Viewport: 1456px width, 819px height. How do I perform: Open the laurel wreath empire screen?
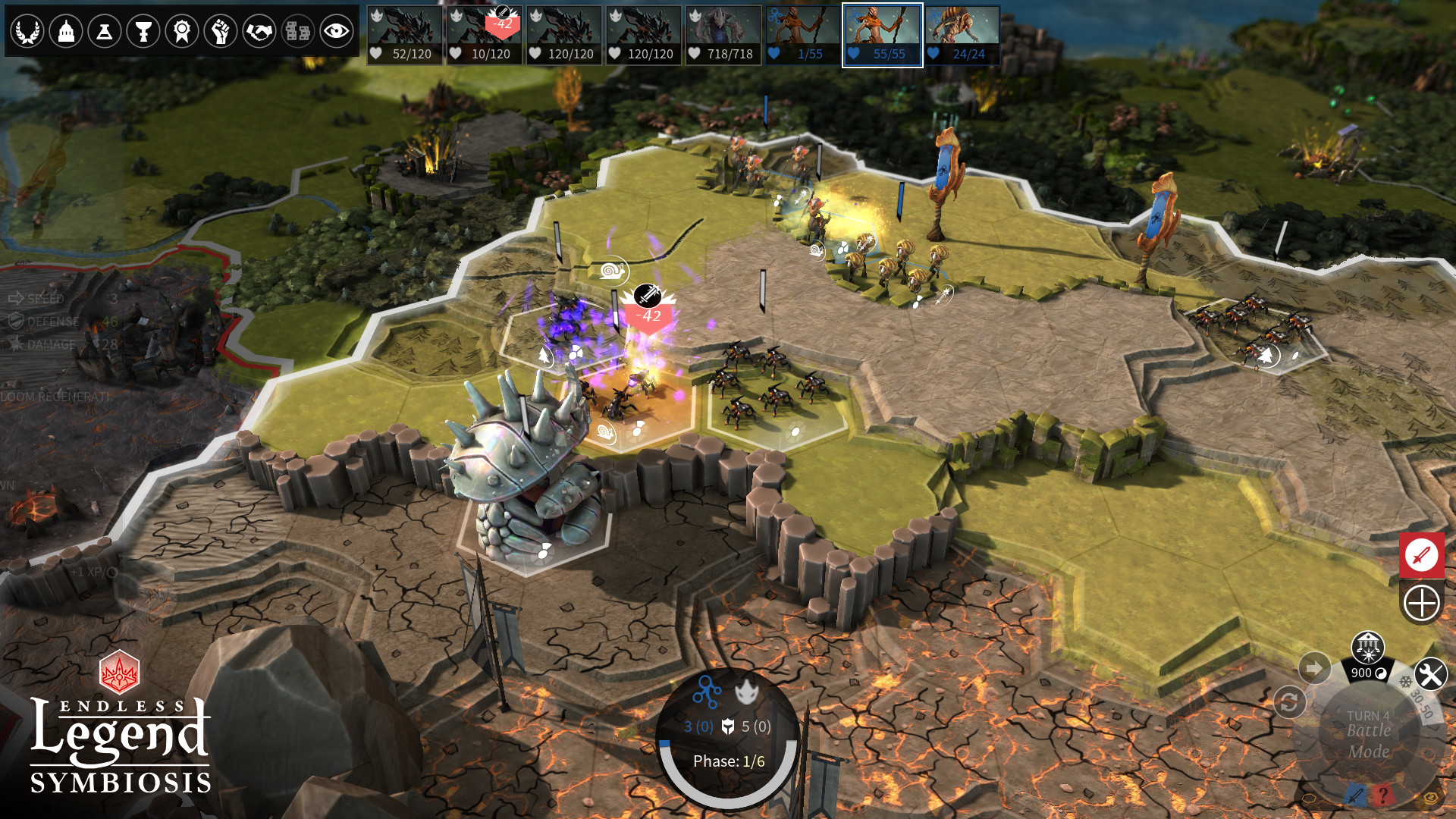(27, 32)
